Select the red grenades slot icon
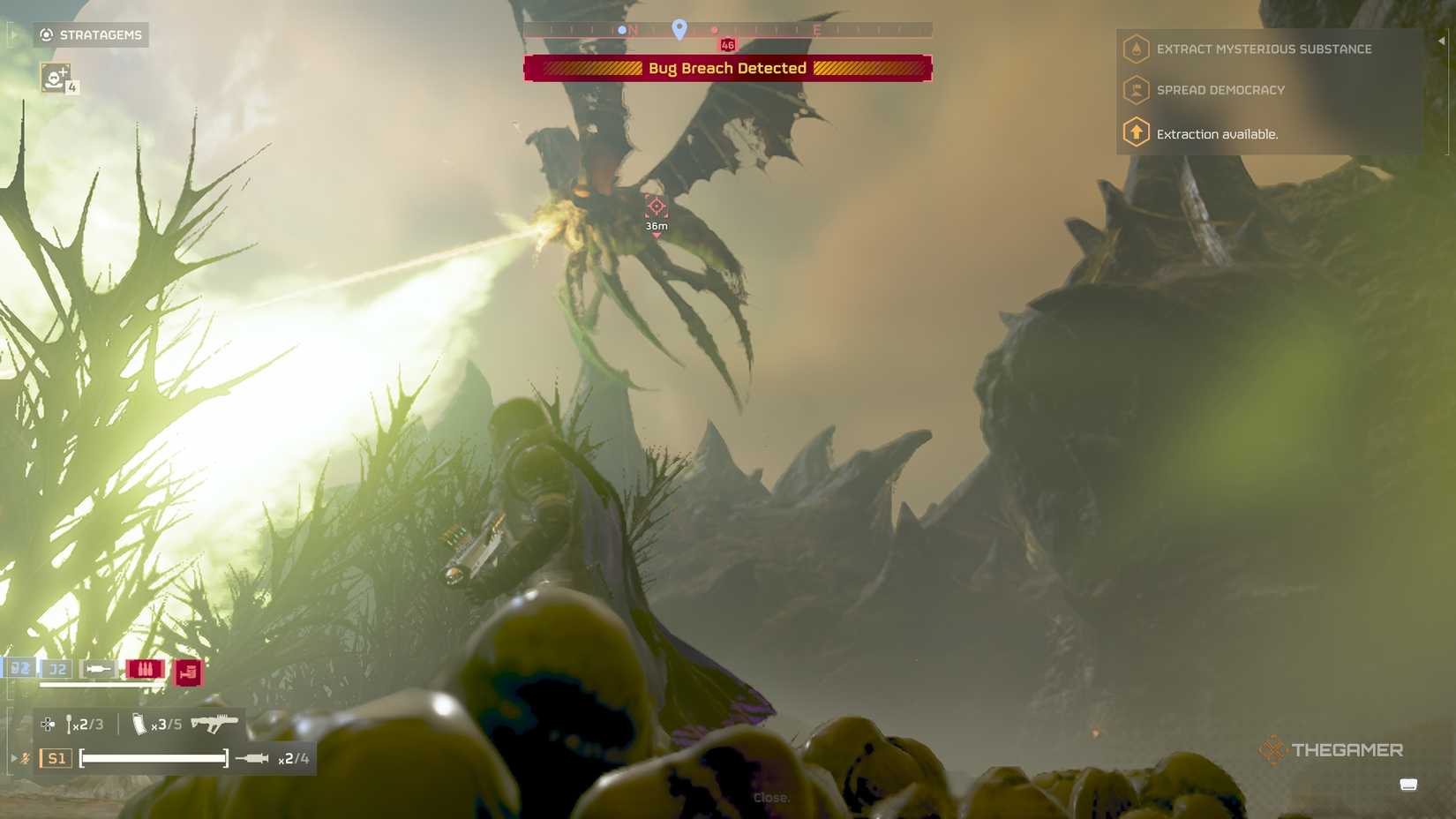Viewport: 1456px width, 819px height. [144, 668]
